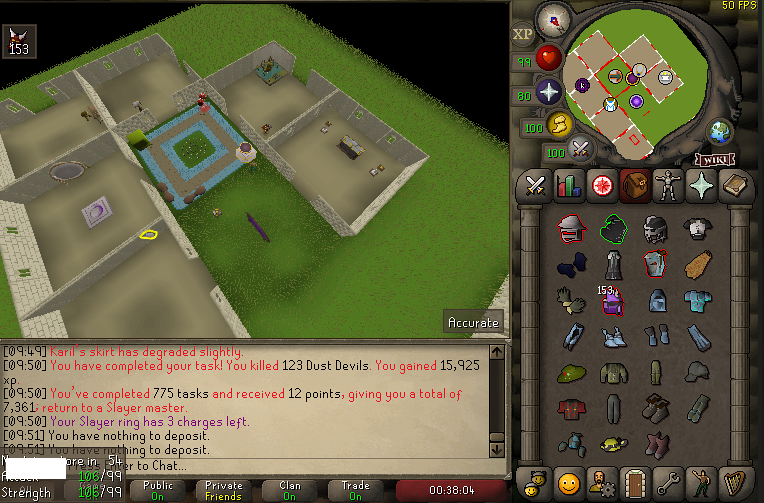The image size is (764, 503).
Task: Toggle the XP drops button
Action: tap(523, 33)
